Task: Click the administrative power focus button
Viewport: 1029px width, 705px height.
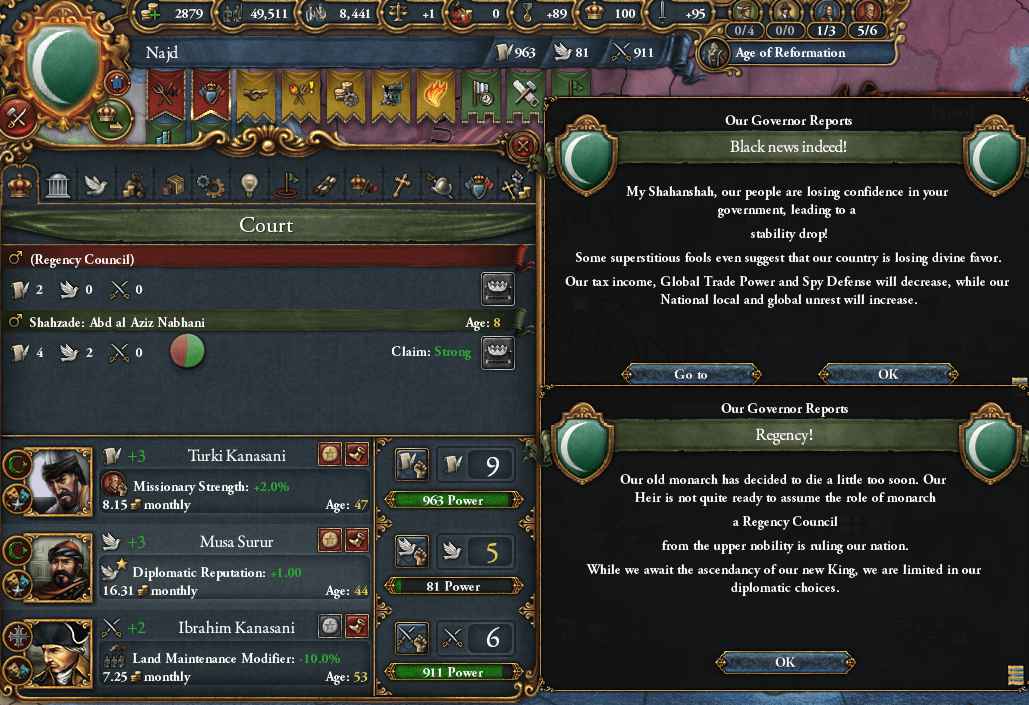Action: [x=411, y=463]
